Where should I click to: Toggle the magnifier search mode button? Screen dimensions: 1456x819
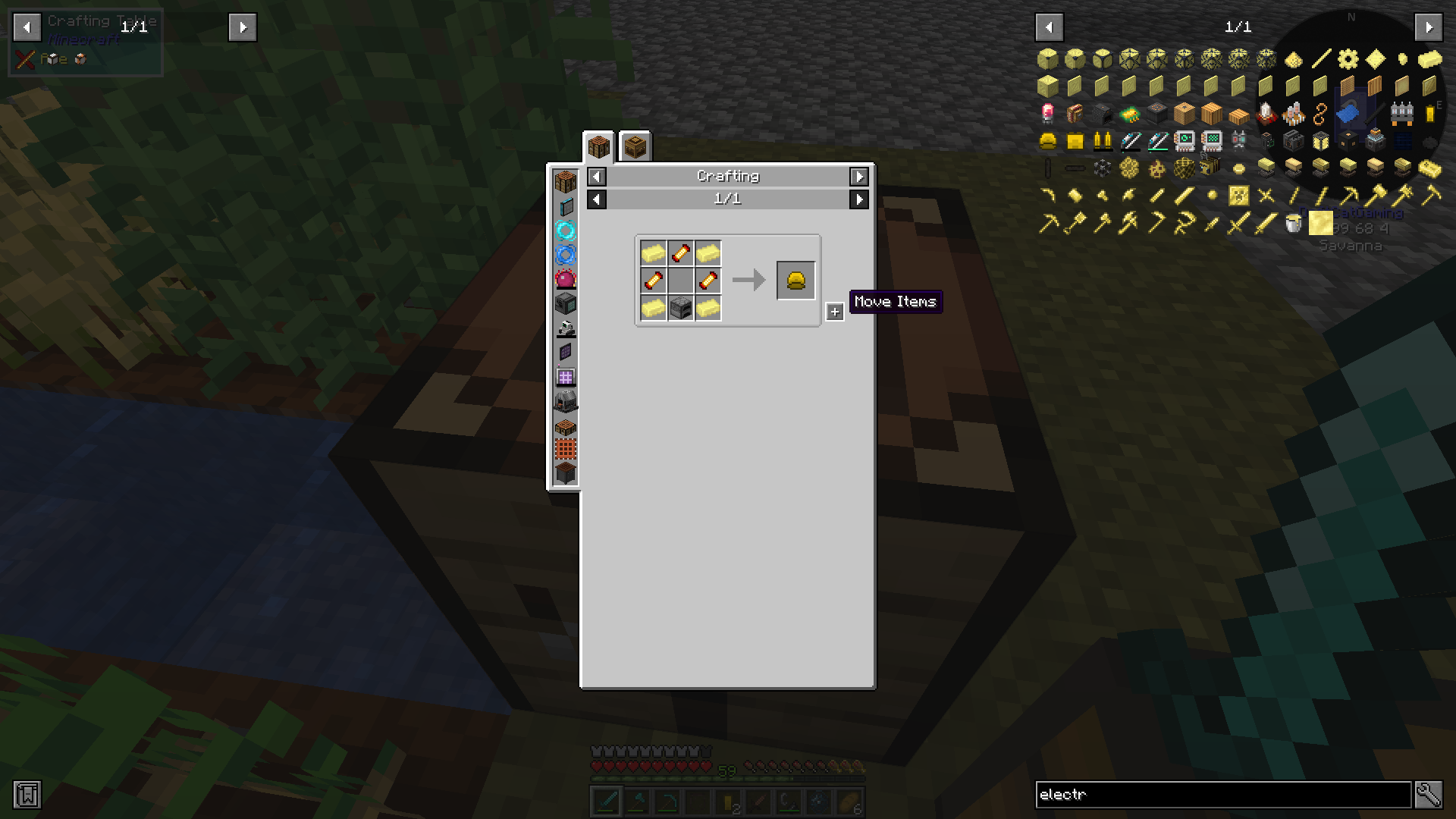[1428, 795]
